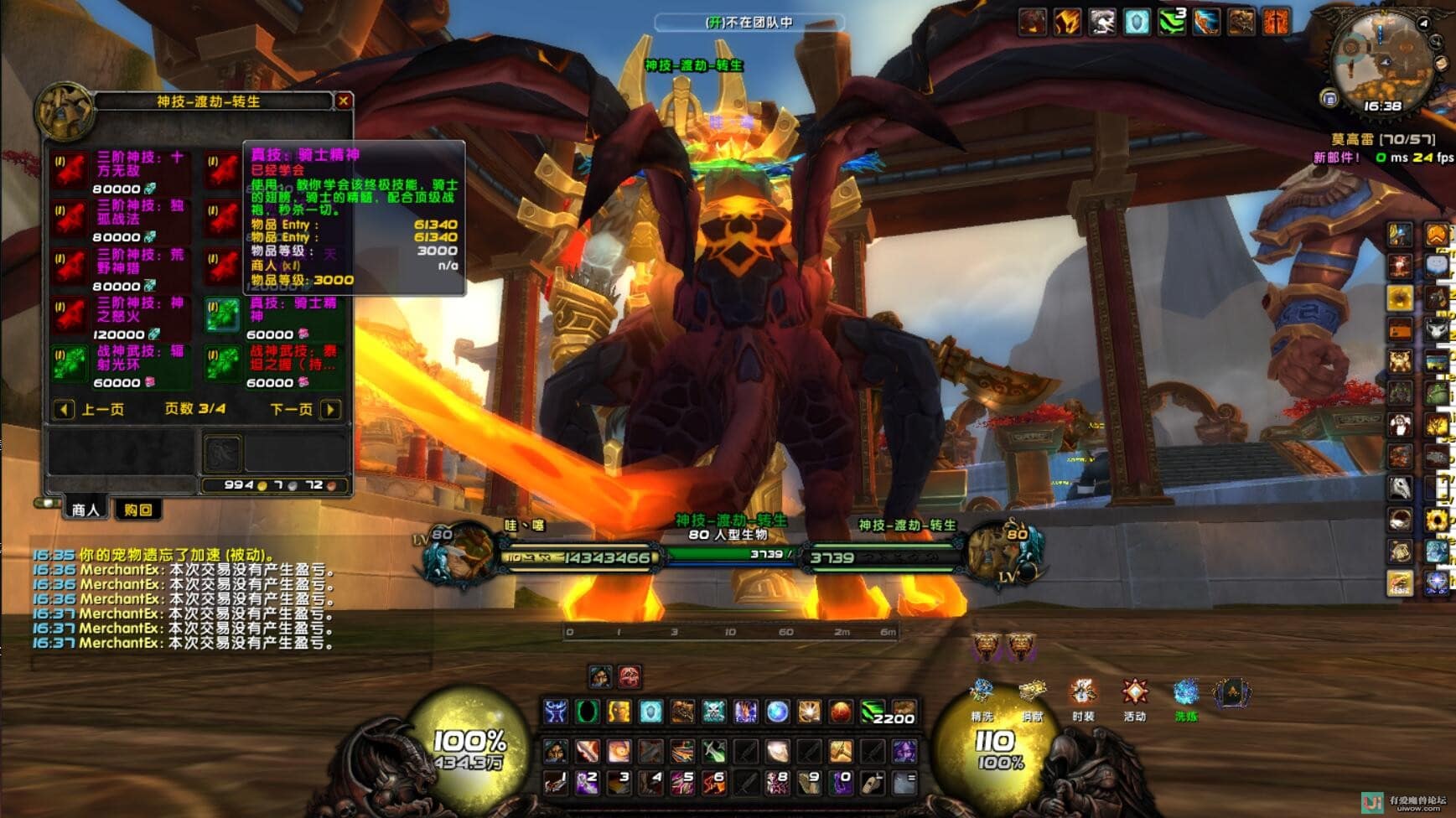Close the 神技-渡劫-转生 merchant window
The width and height of the screenshot is (1456, 818).
pyautogui.click(x=344, y=101)
